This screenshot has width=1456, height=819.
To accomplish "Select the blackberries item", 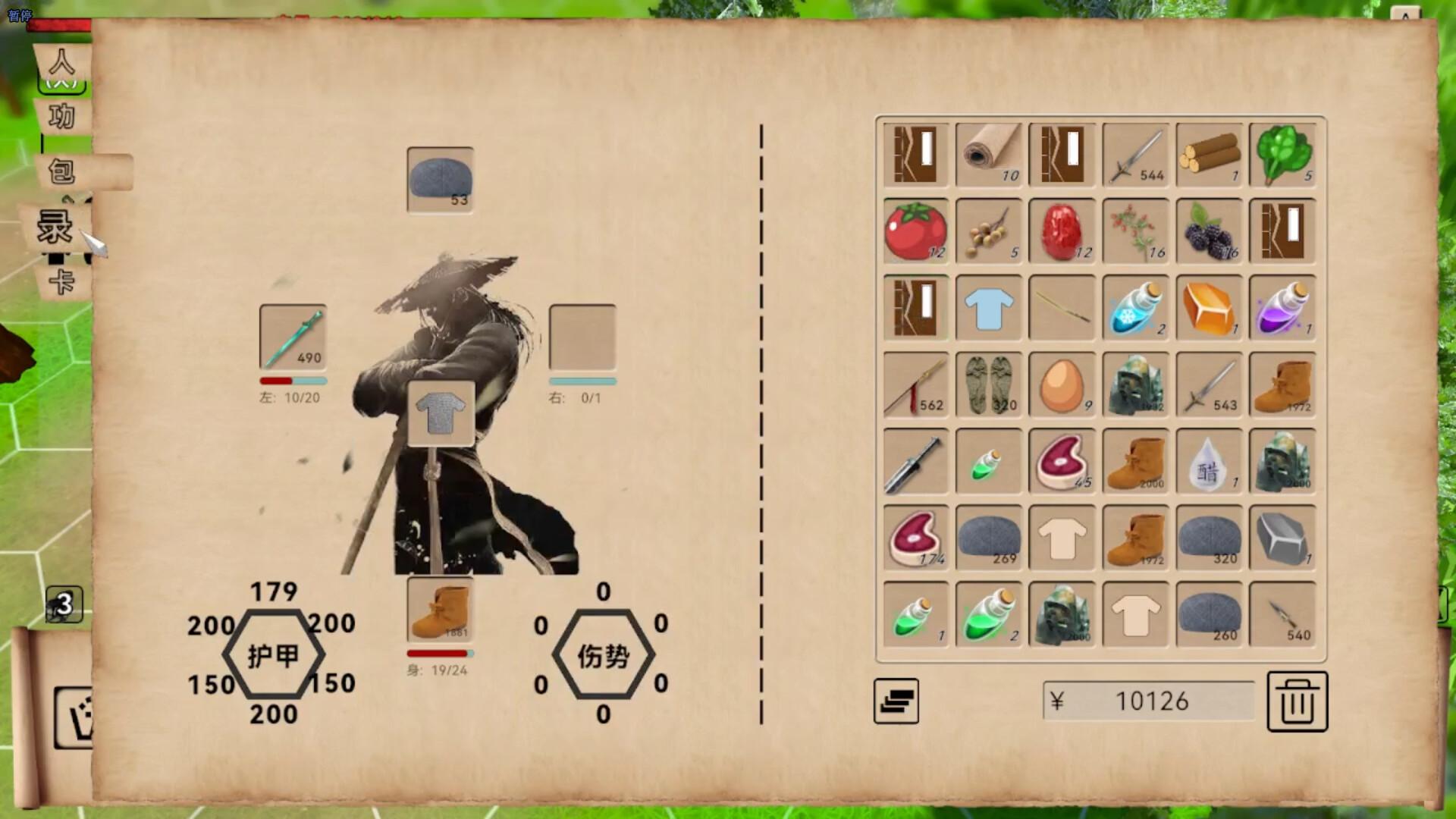I will pyautogui.click(x=1209, y=231).
